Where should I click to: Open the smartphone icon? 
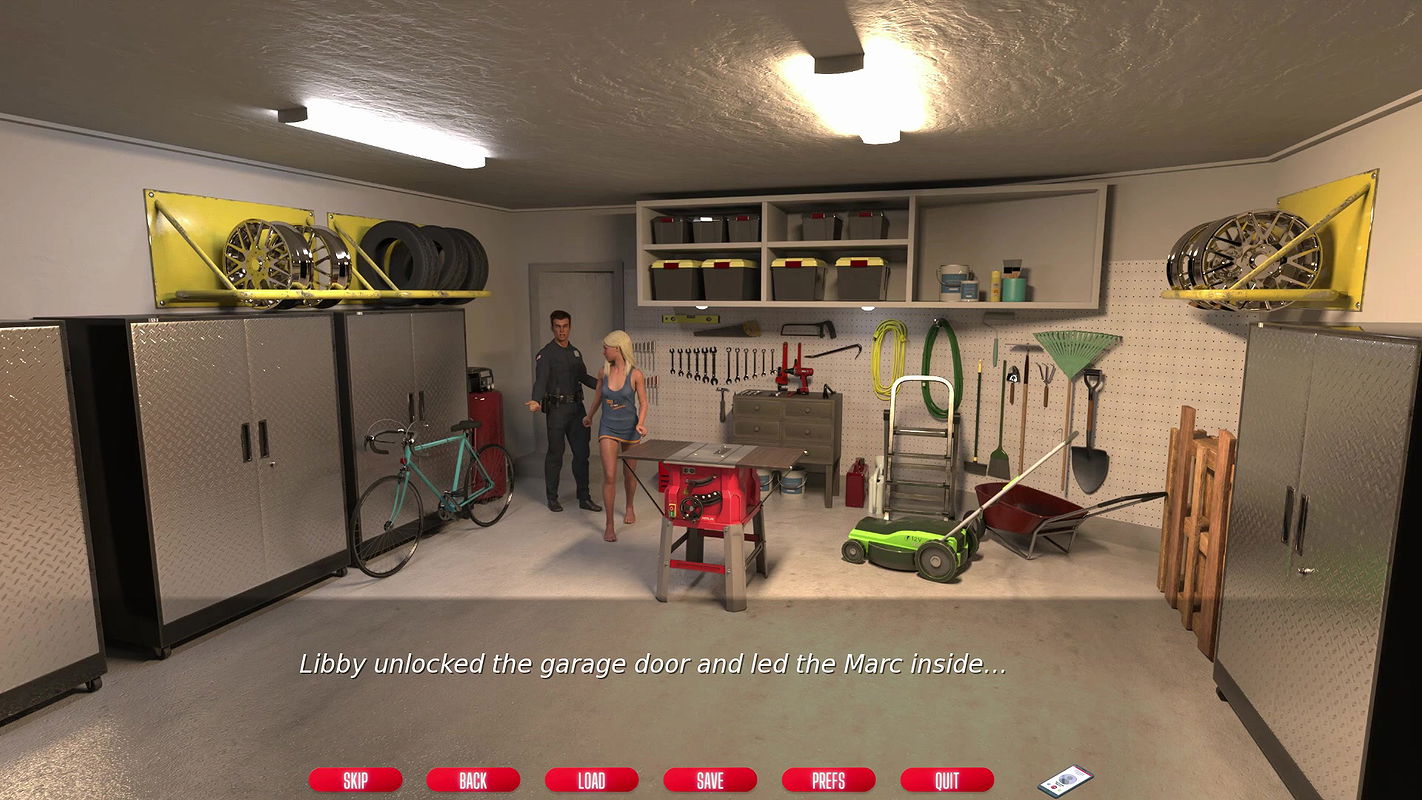pos(1065,780)
